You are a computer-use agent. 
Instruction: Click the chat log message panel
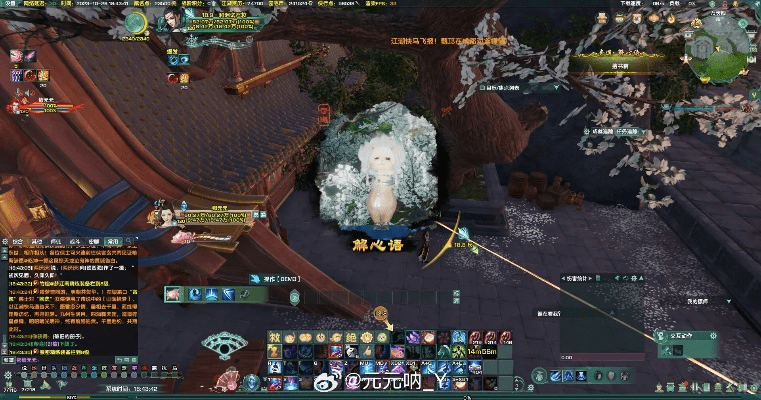[x=68, y=305]
